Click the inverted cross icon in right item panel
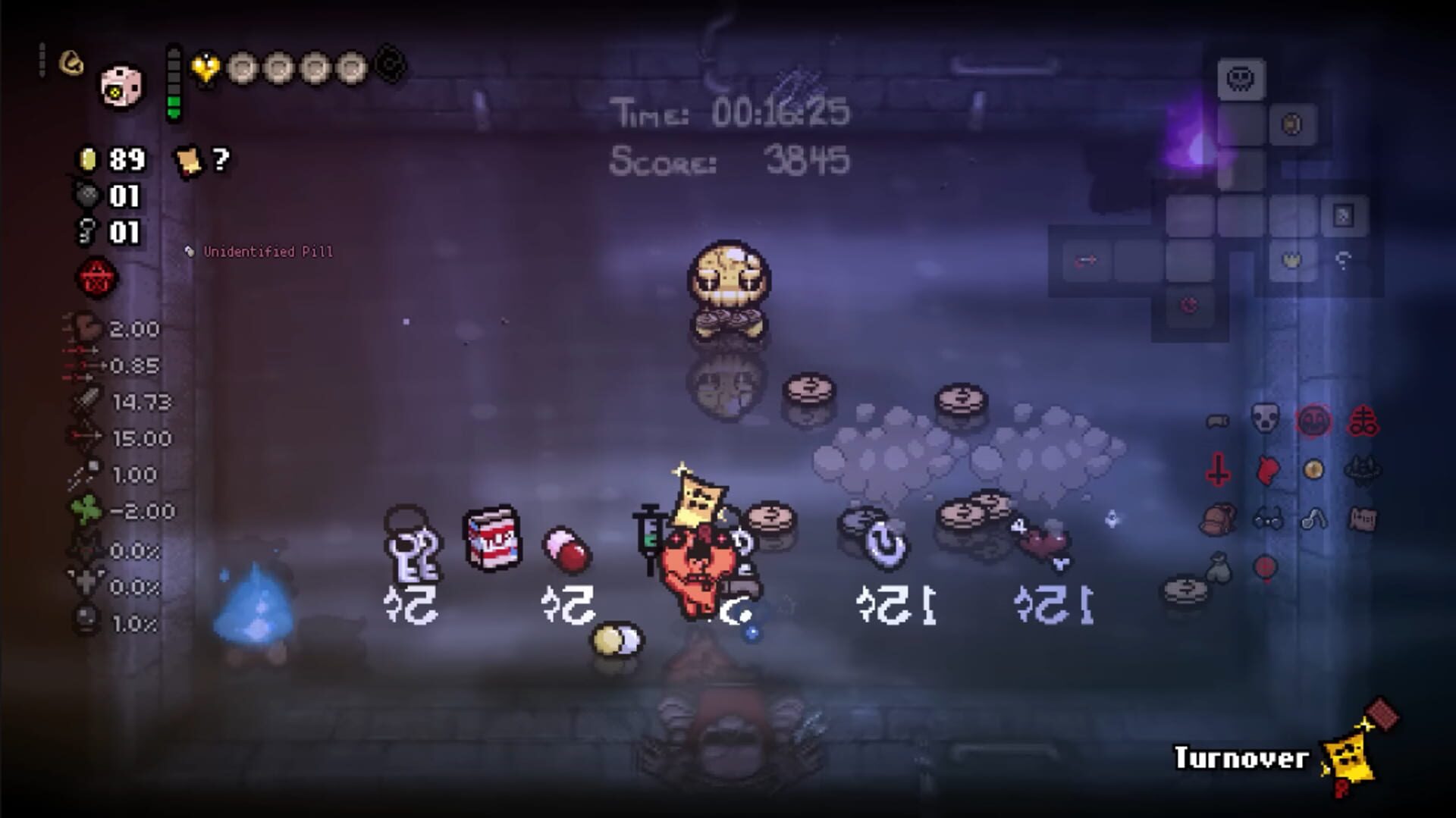Image resolution: width=1456 pixels, height=818 pixels. [1217, 470]
